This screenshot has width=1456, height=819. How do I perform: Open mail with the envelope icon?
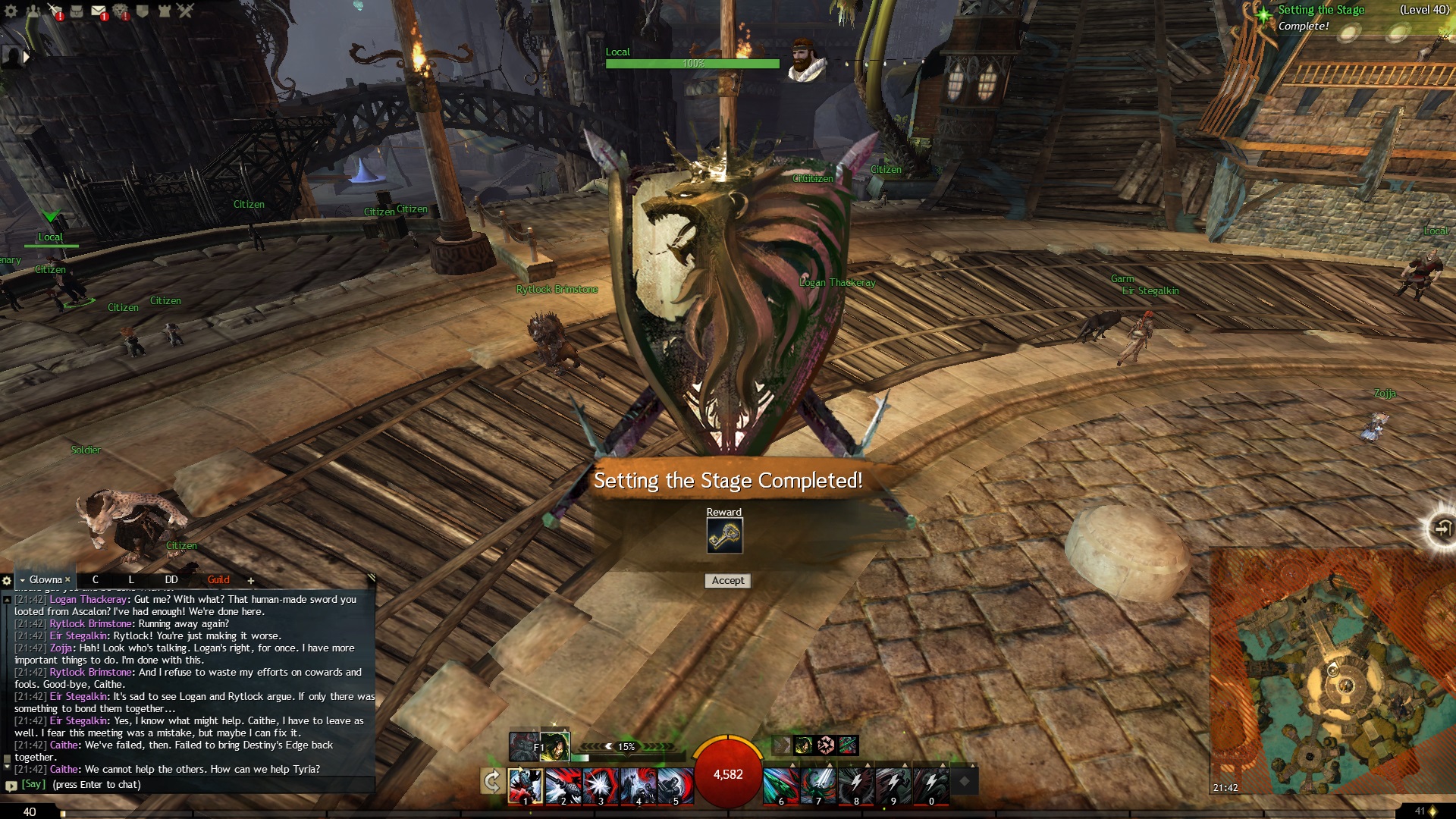99,11
